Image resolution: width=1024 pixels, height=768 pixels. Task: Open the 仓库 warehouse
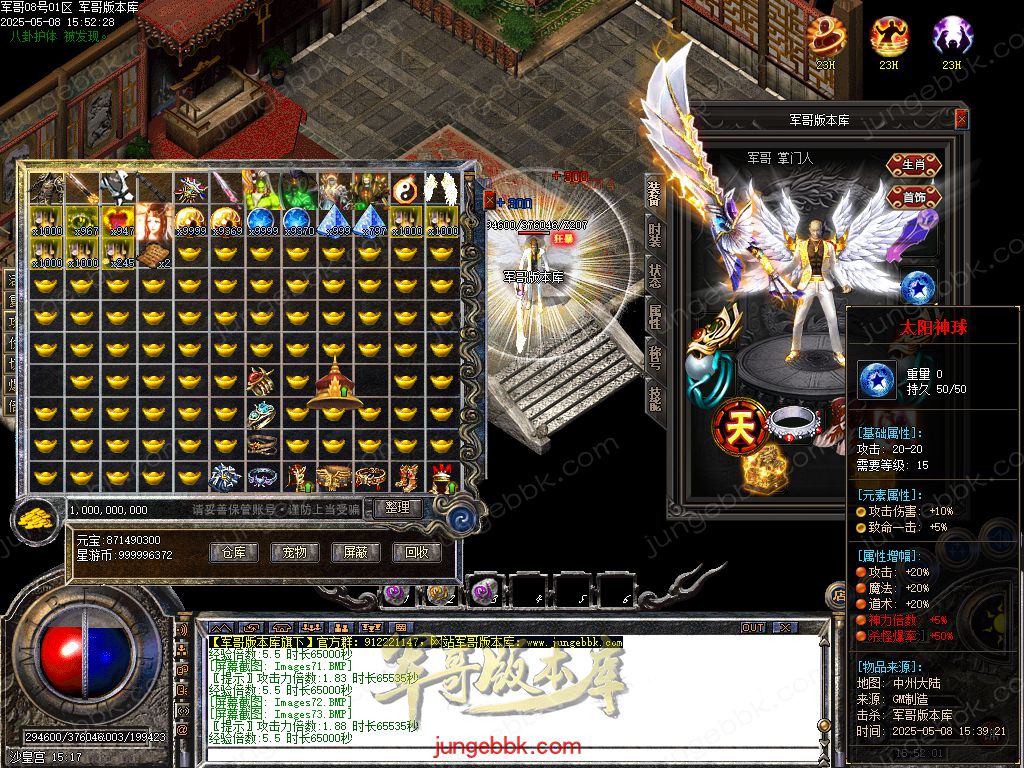point(234,552)
